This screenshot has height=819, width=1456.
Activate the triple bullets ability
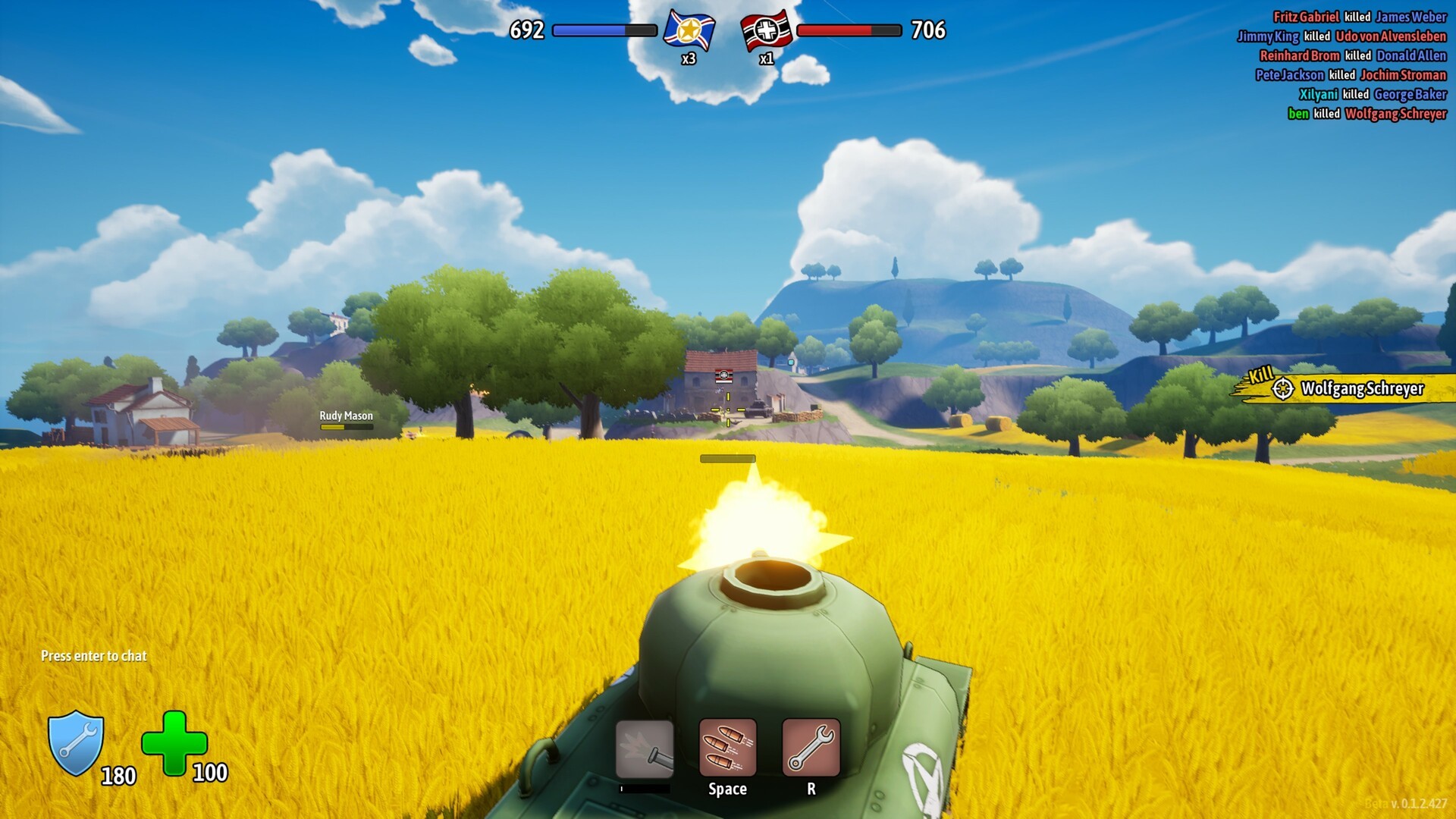pyautogui.click(x=727, y=748)
